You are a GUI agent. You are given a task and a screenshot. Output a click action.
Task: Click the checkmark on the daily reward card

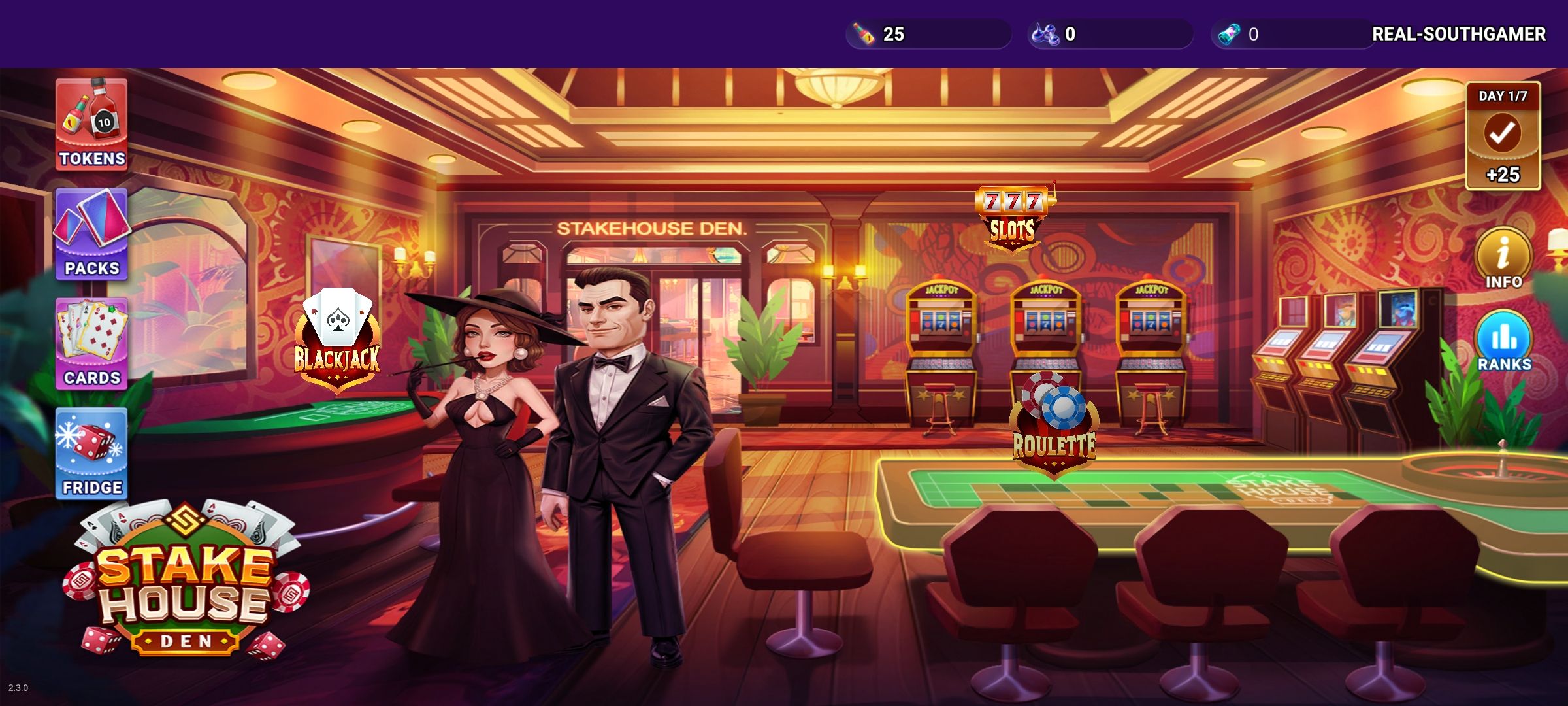pos(1502,134)
